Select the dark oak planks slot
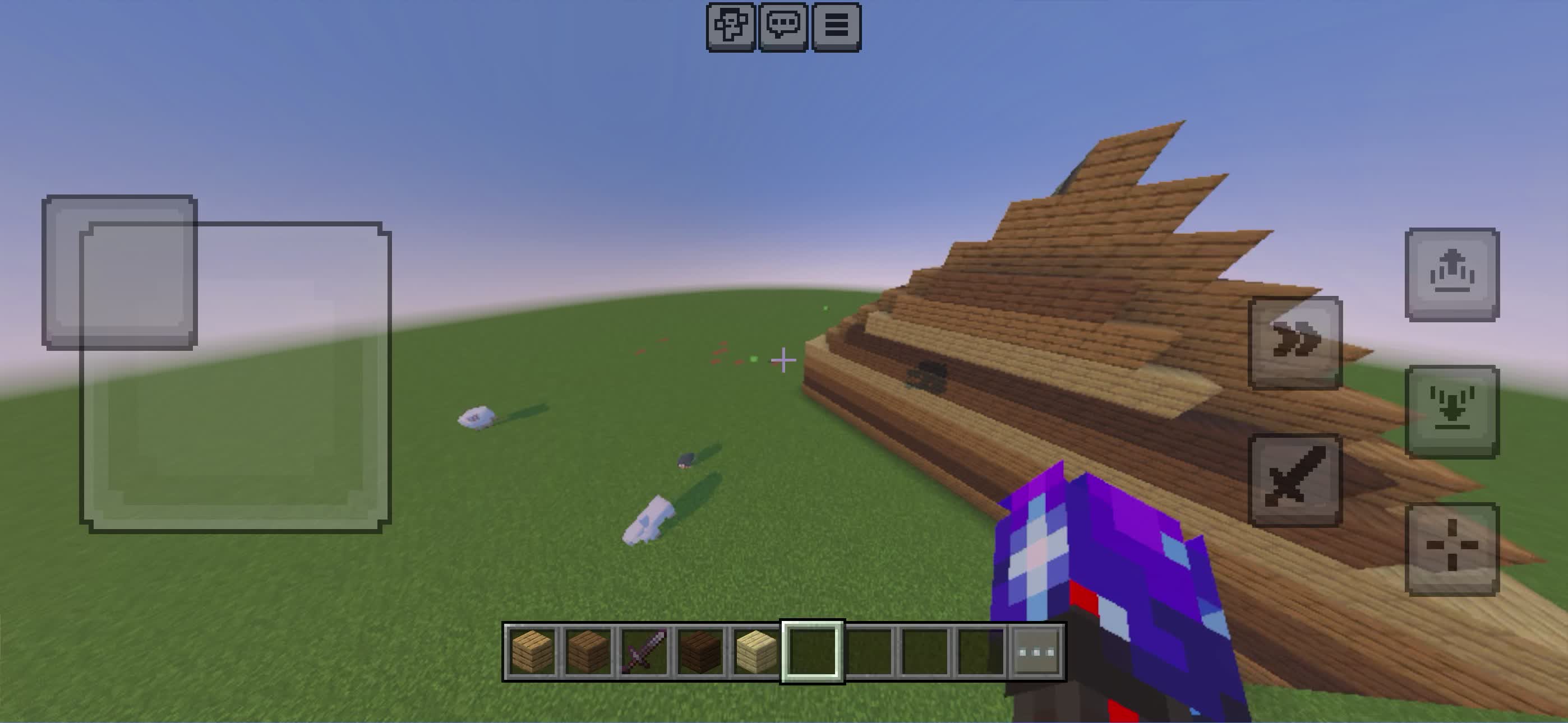The image size is (1568, 723). (700, 652)
